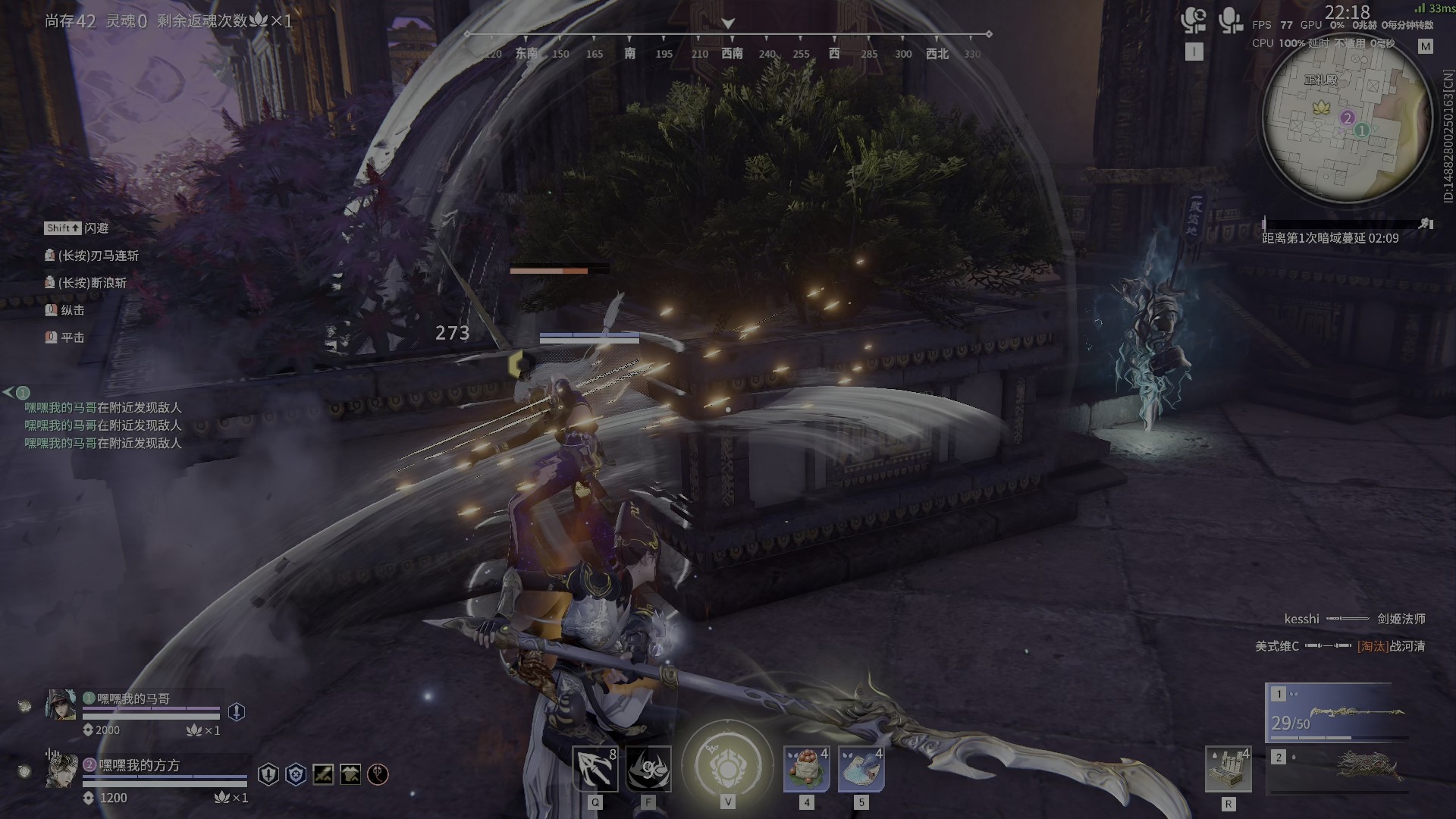This screenshot has height=819, width=1456.
Task: Use the fruit sack healing item
Action: click(x=806, y=769)
